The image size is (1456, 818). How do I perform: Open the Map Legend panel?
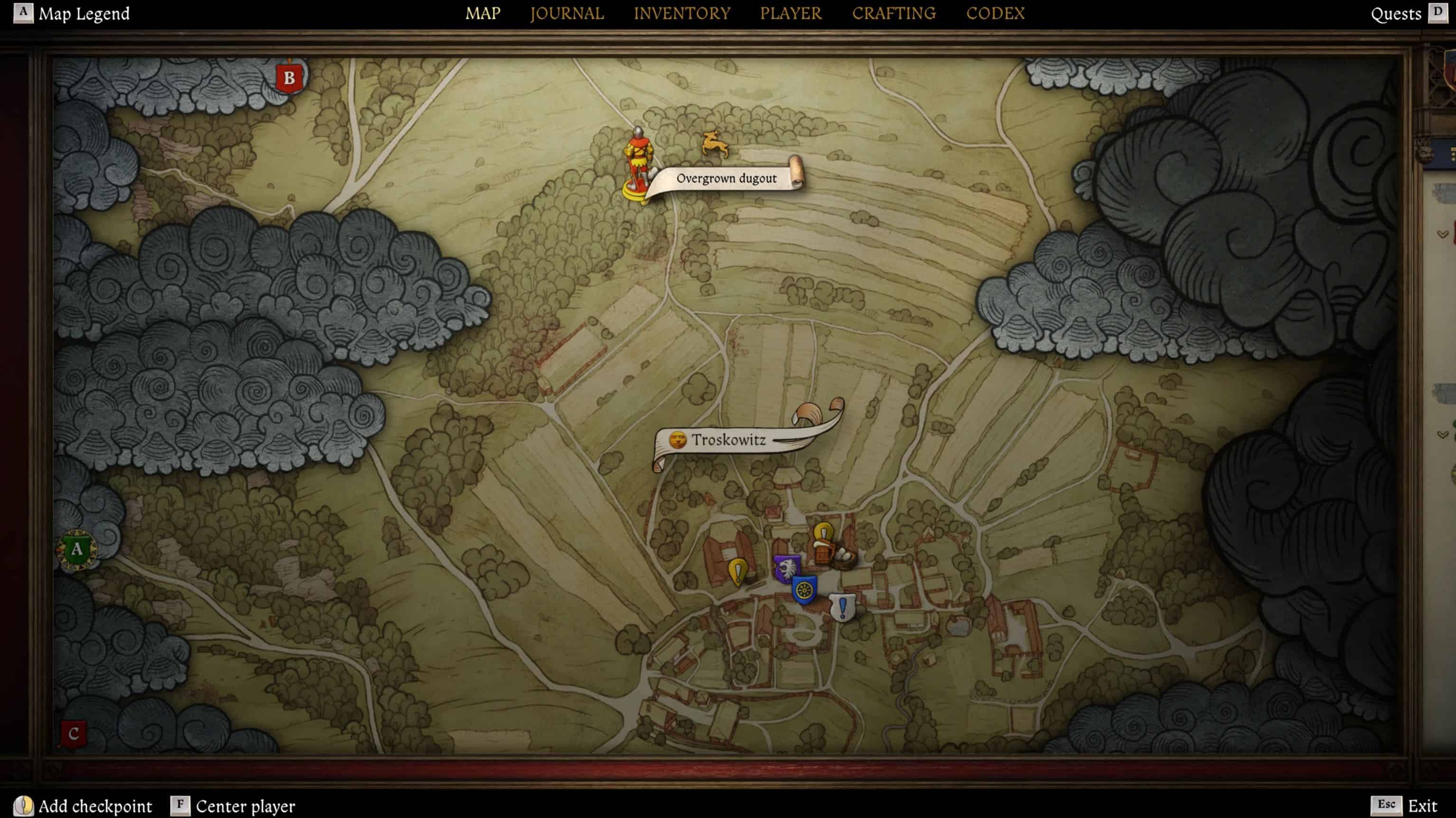pyautogui.click(x=83, y=14)
